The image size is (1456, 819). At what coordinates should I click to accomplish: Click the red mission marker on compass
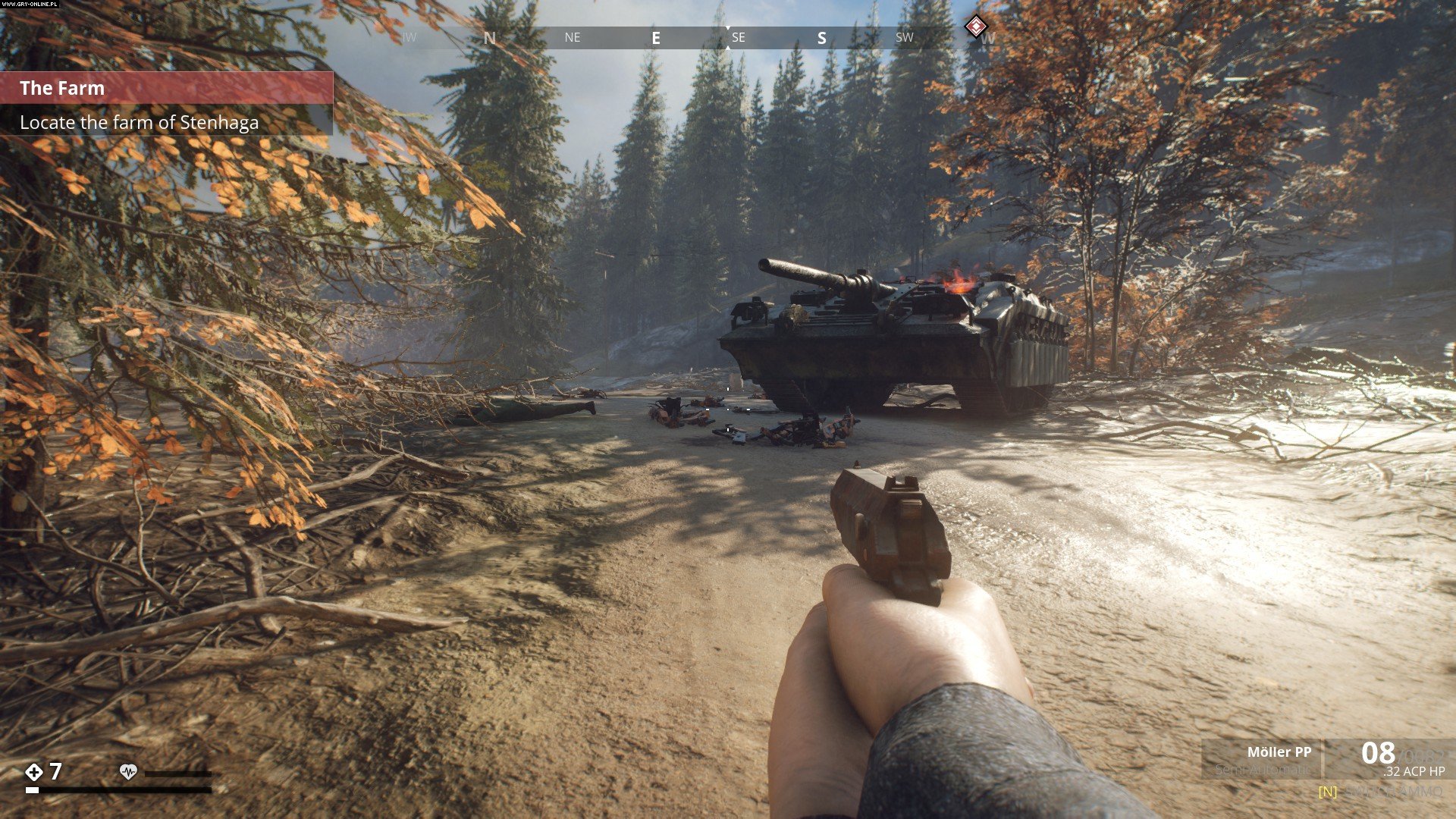click(975, 27)
